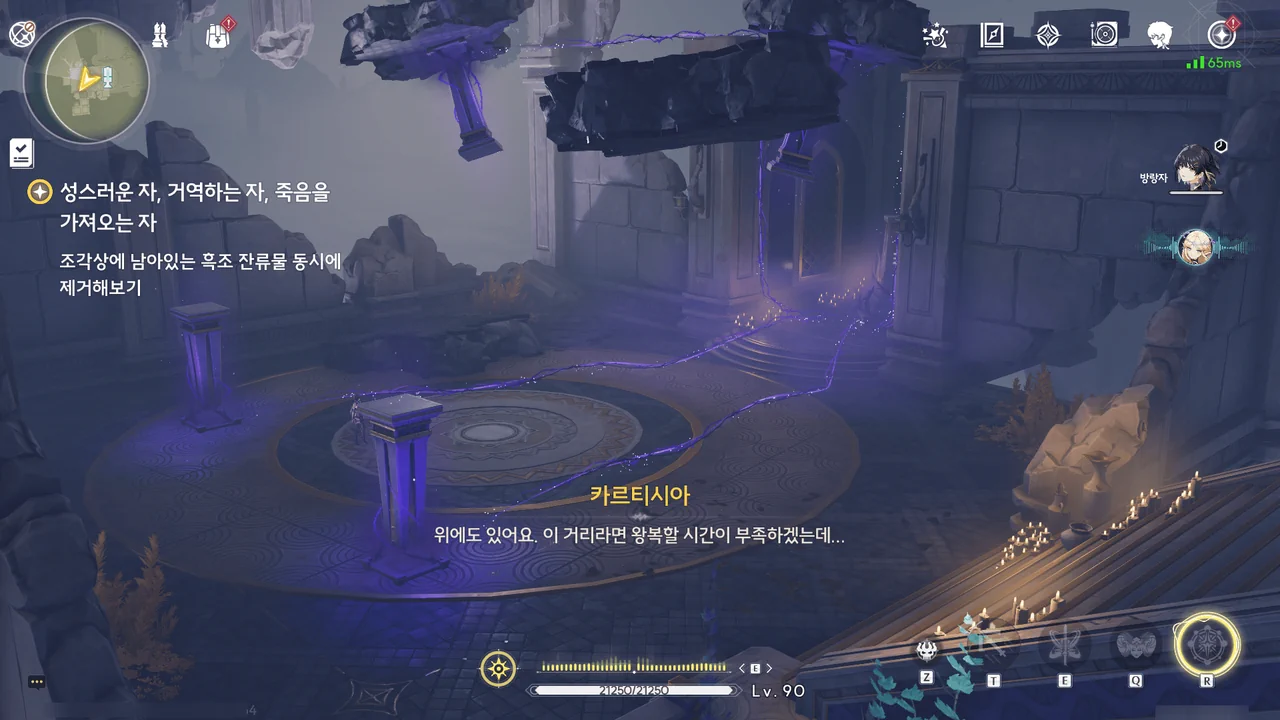Activate the masked face ability above Q
Screen dimensions: 1280x720
(1136, 647)
